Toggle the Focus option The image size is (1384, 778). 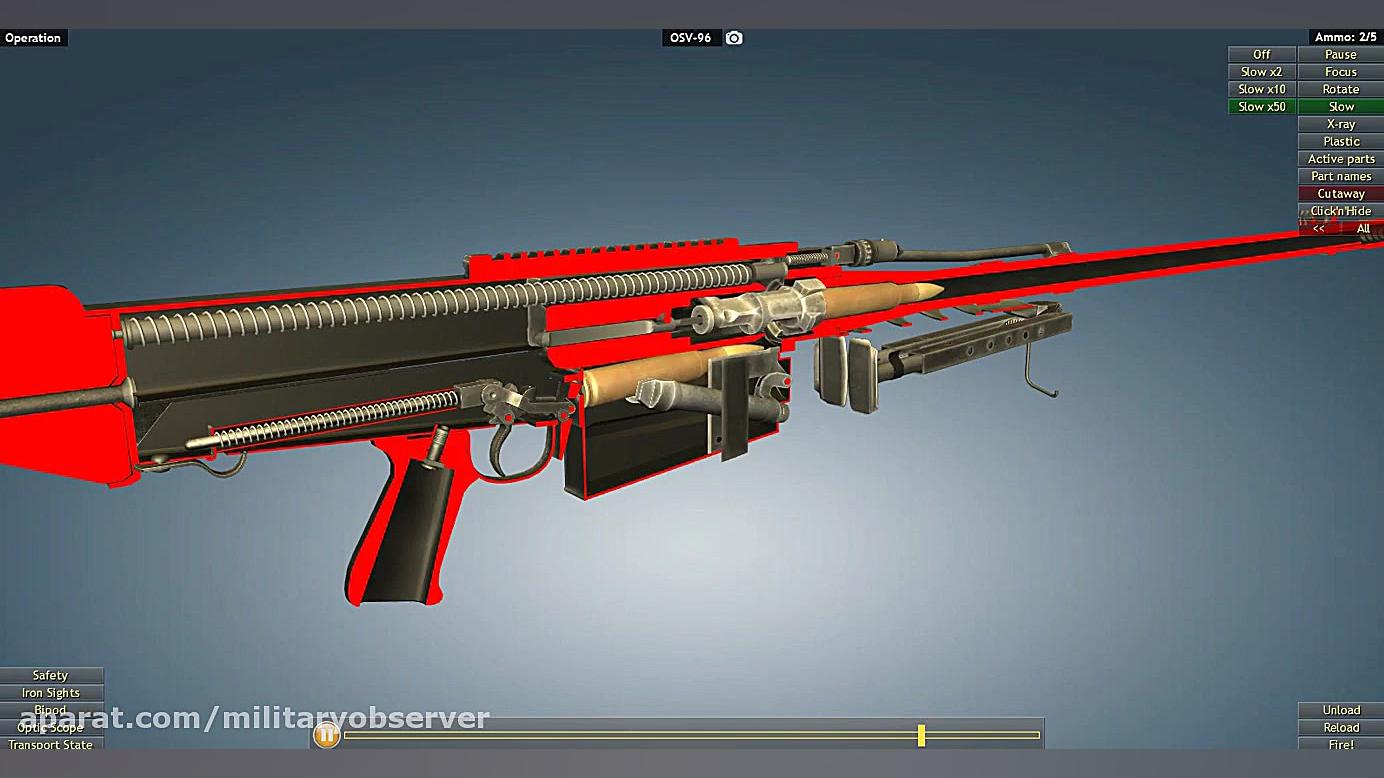click(1340, 72)
